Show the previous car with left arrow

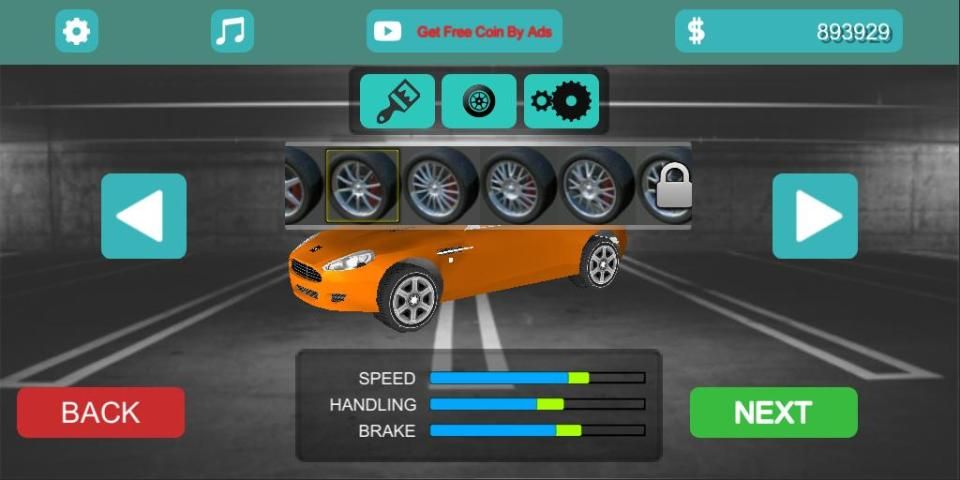coord(144,216)
